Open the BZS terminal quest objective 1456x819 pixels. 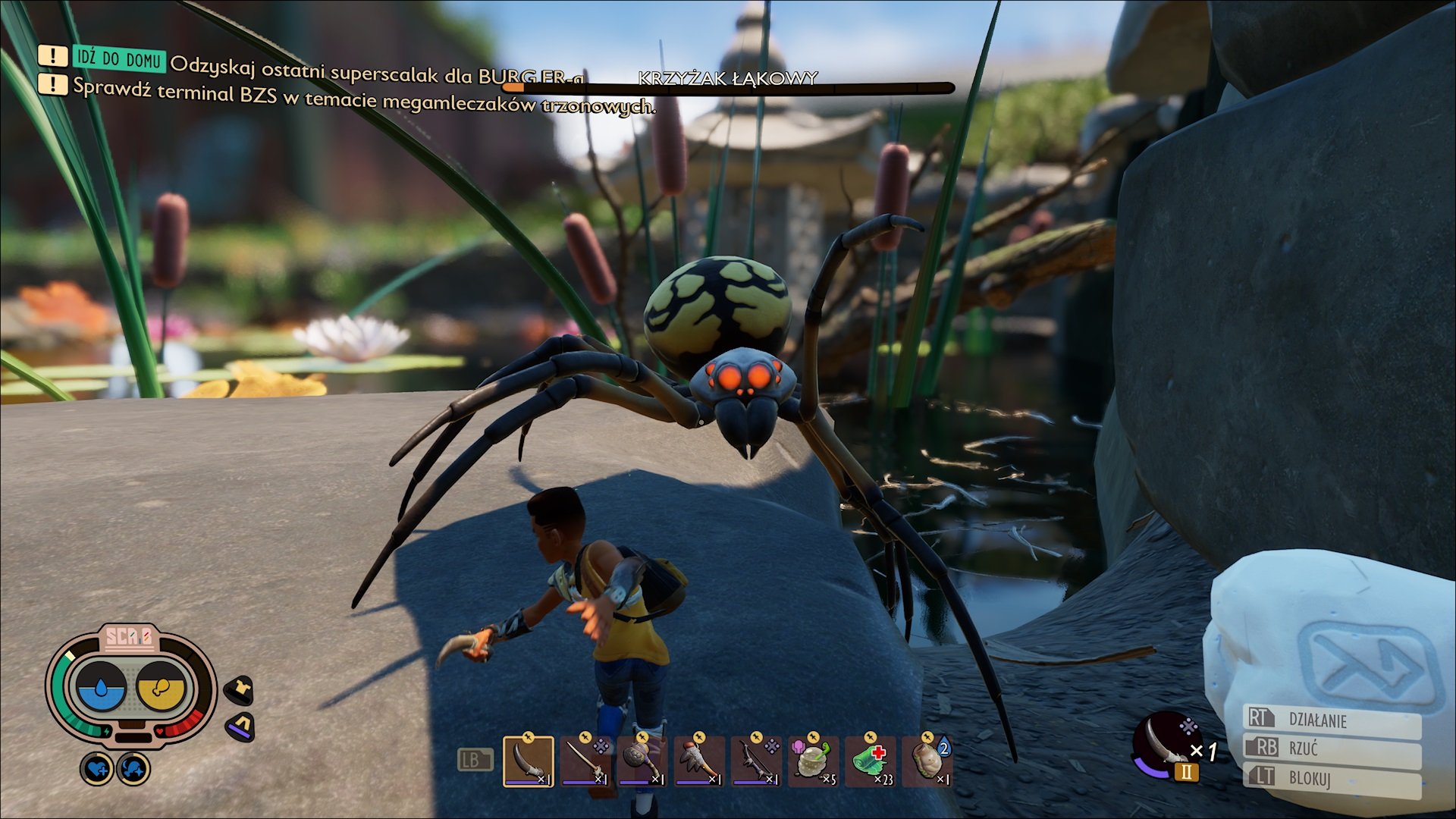pos(364,98)
